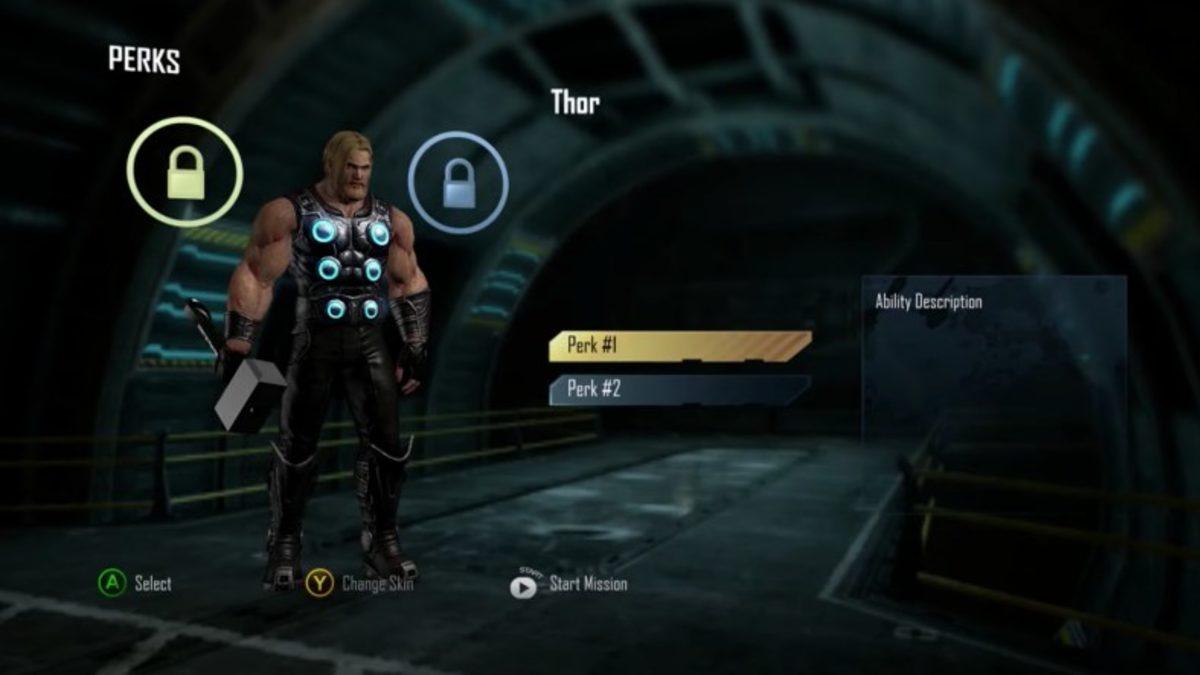
Task: Select the highlighted yellow locked perk slot
Action: pyautogui.click(x=185, y=172)
